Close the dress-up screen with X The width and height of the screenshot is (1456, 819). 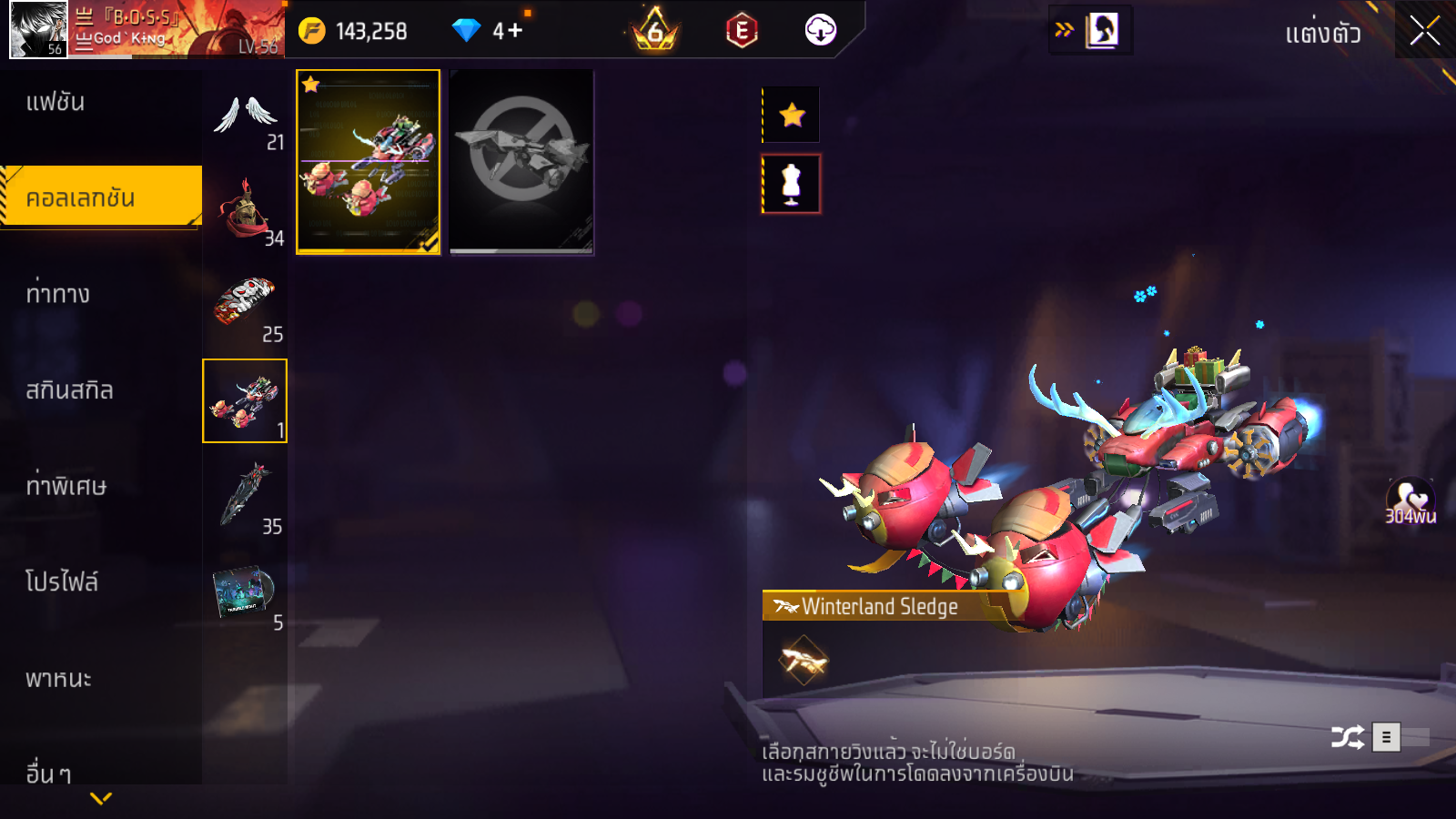(x=1424, y=31)
